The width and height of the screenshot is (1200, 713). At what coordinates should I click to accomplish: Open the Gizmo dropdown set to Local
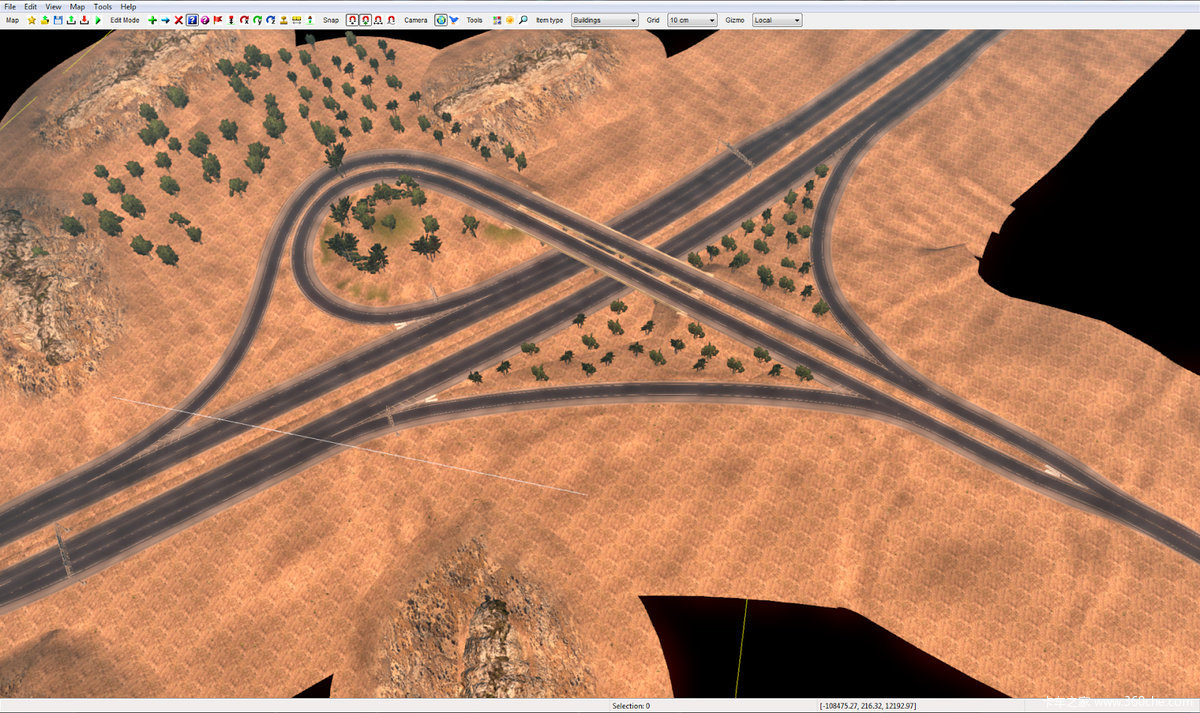(x=777, y=20)
